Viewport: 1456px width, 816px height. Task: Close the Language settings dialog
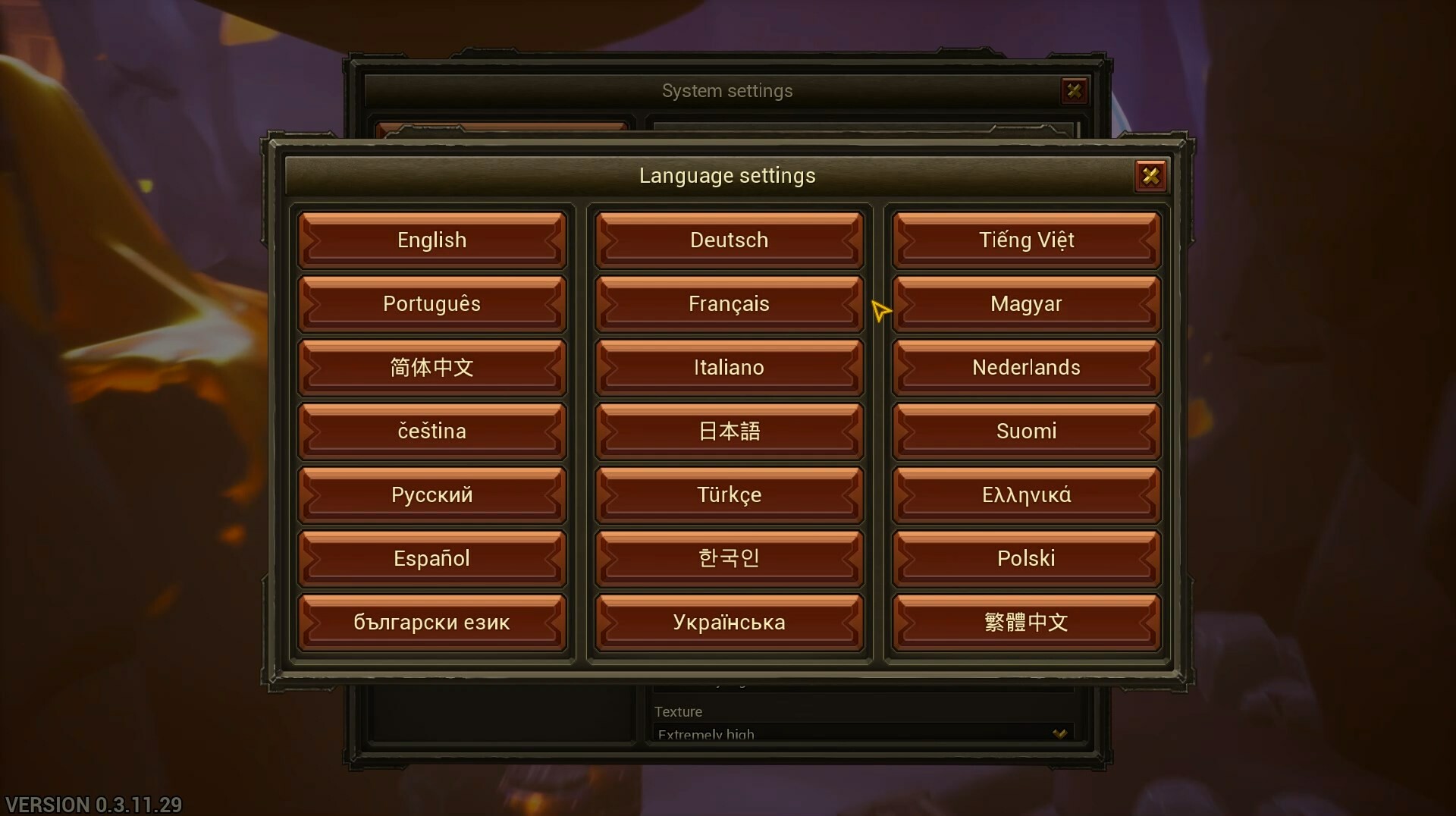(x=1151, y=175)
